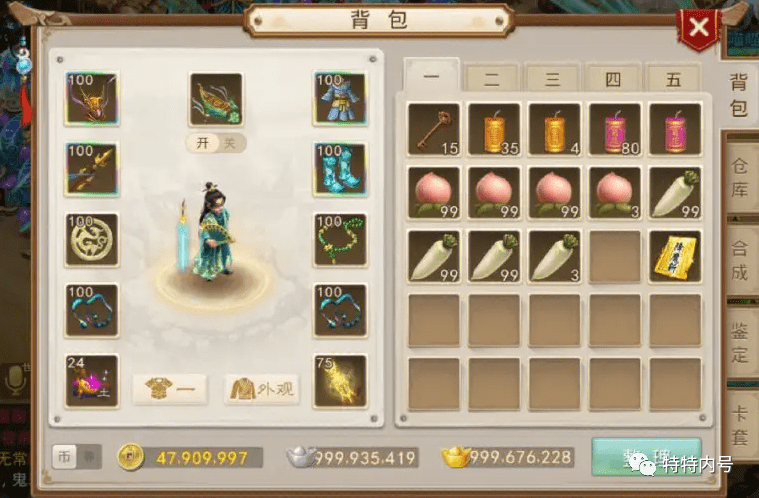
Task: Toggle the 开/关 display switch
Action: coord(216,142)
